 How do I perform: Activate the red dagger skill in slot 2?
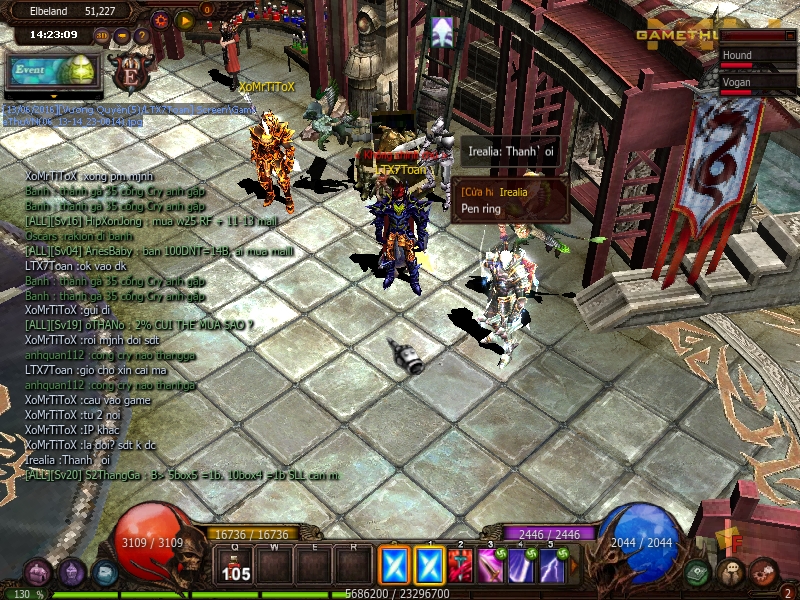pos(461,566)
